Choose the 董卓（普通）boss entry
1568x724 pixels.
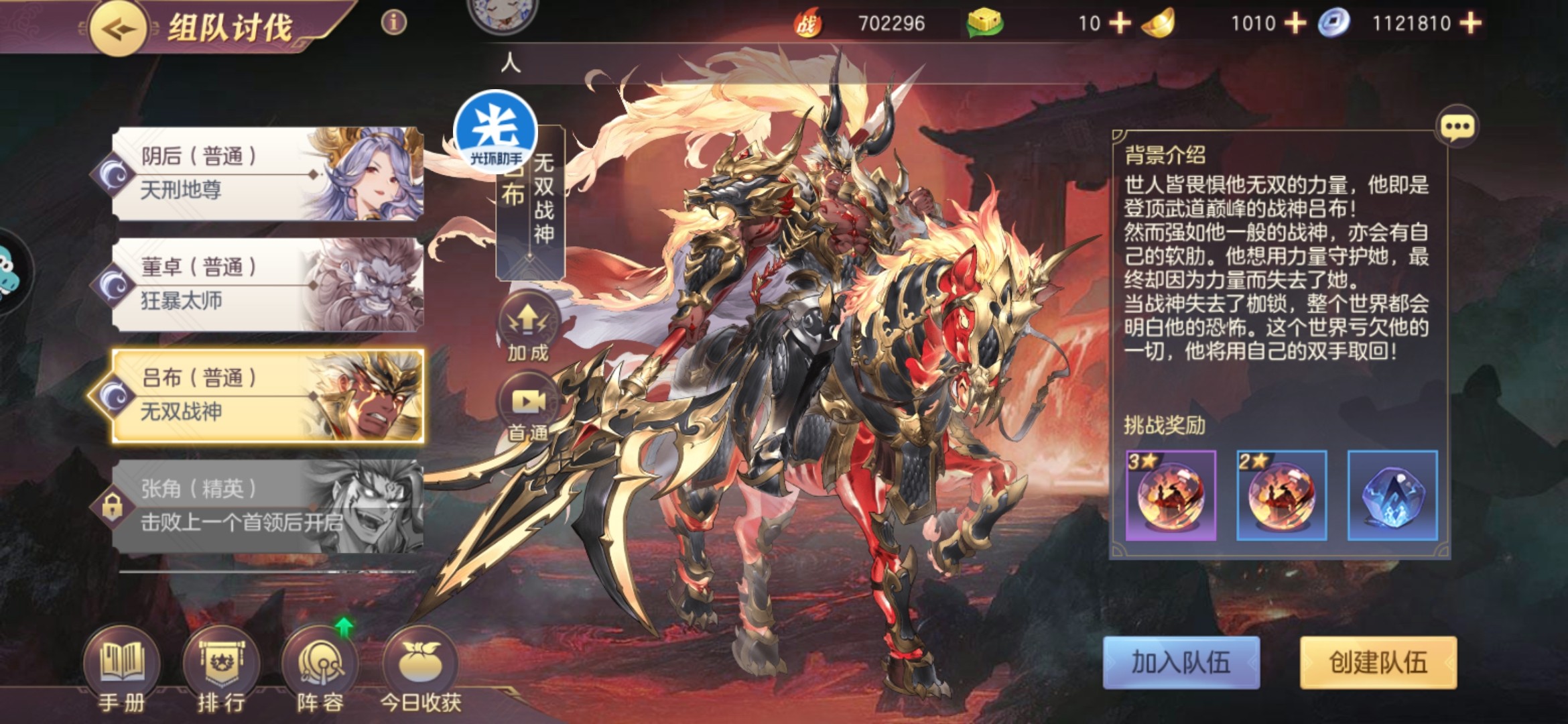pos(268,284)
